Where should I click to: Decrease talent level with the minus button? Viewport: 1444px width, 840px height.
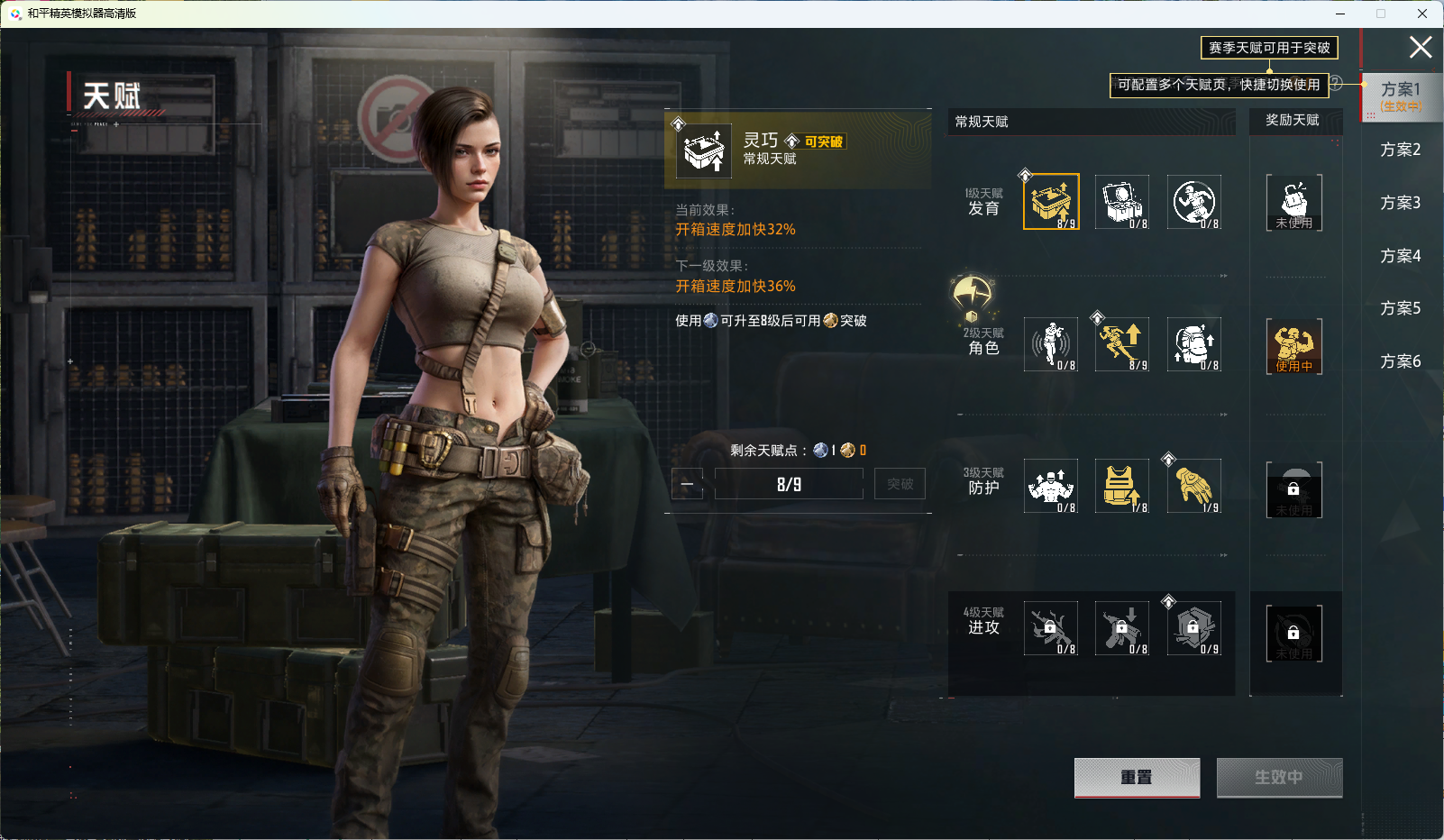[687, 484]
